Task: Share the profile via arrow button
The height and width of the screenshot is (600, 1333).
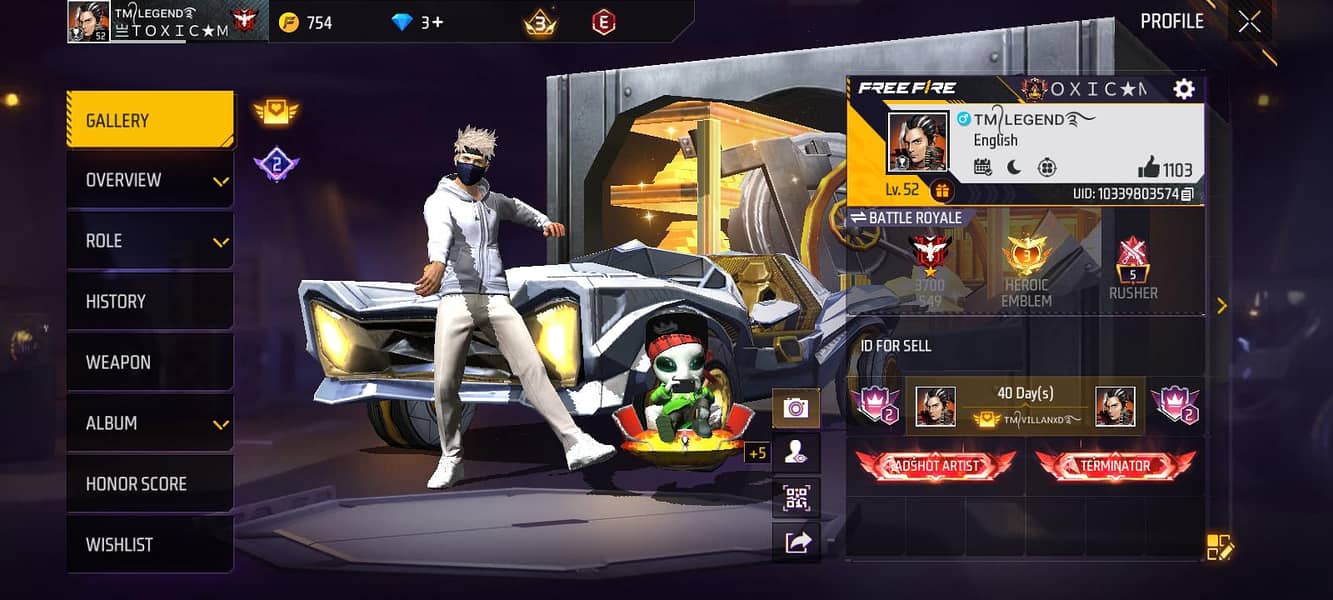Action: 796,542
